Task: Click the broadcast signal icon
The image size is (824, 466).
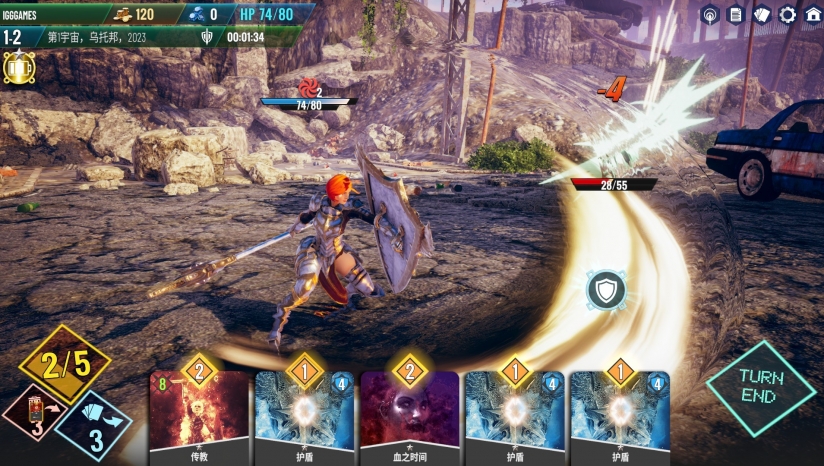Action: 710,15
